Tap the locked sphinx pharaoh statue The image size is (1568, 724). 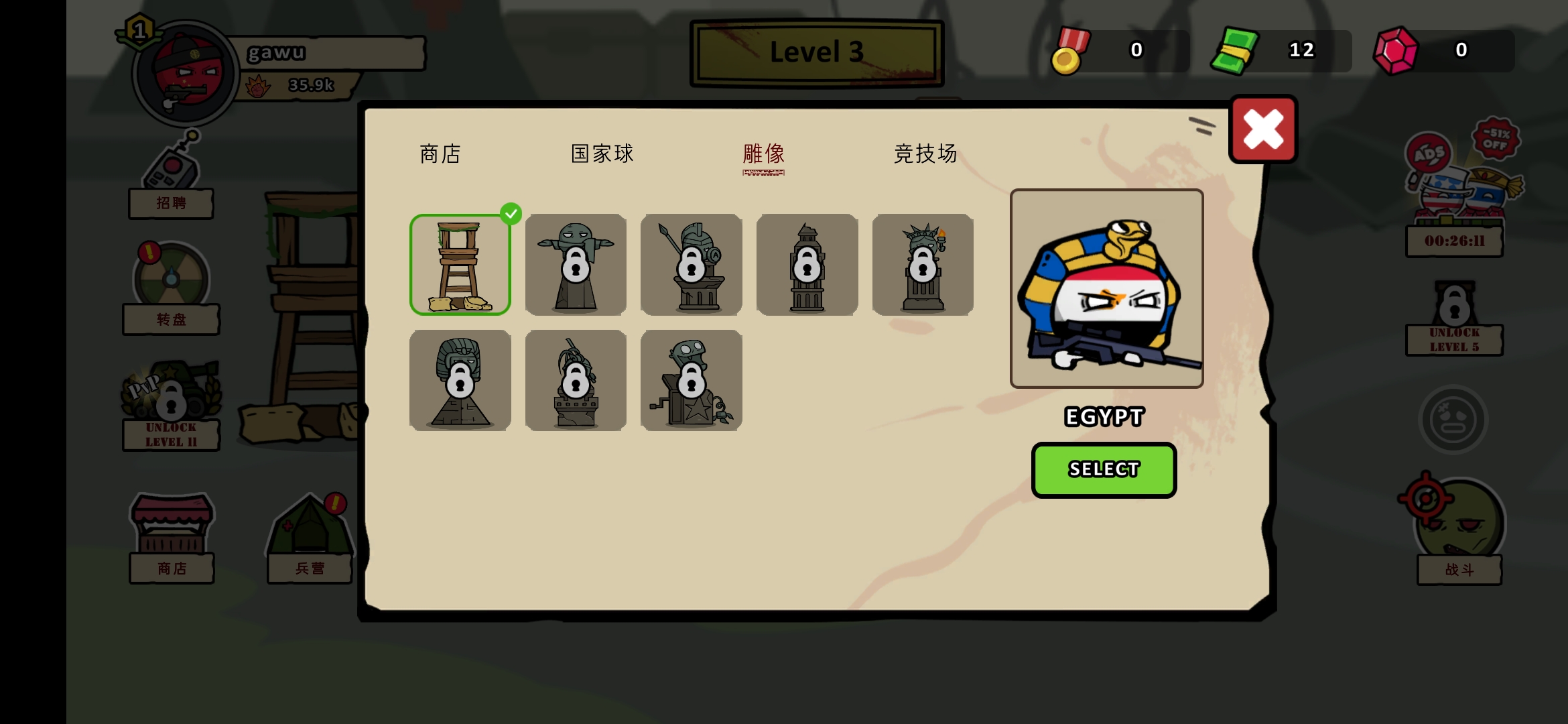(460, 379)
